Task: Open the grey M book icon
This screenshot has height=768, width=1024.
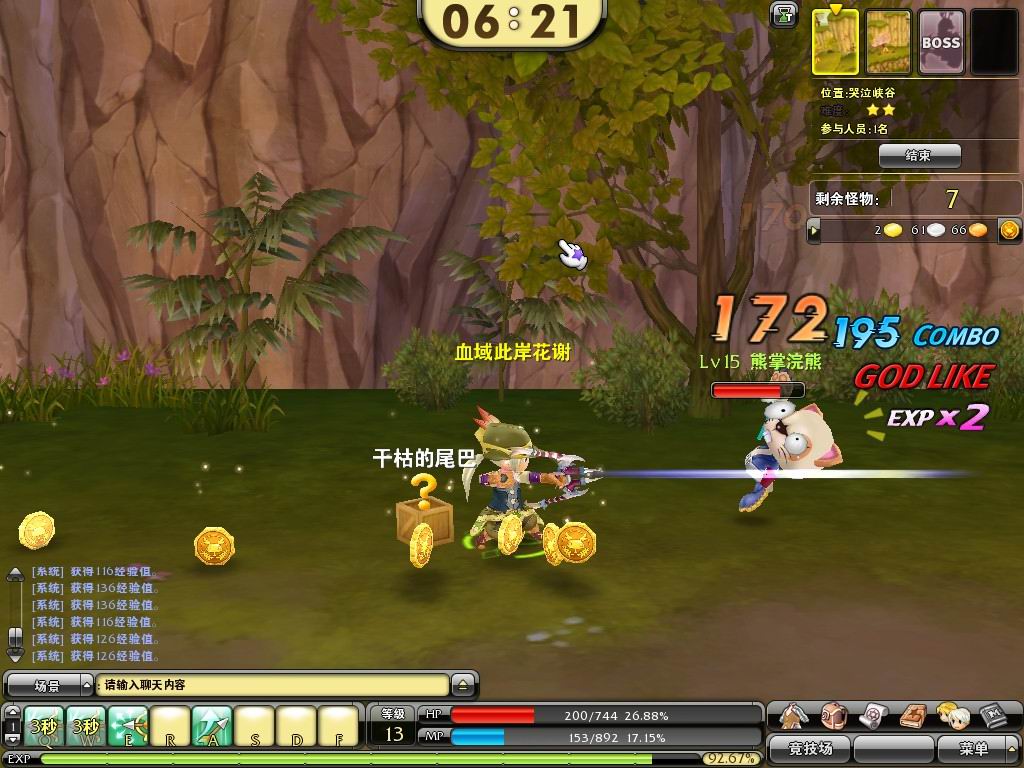Action: click(991, 715)
